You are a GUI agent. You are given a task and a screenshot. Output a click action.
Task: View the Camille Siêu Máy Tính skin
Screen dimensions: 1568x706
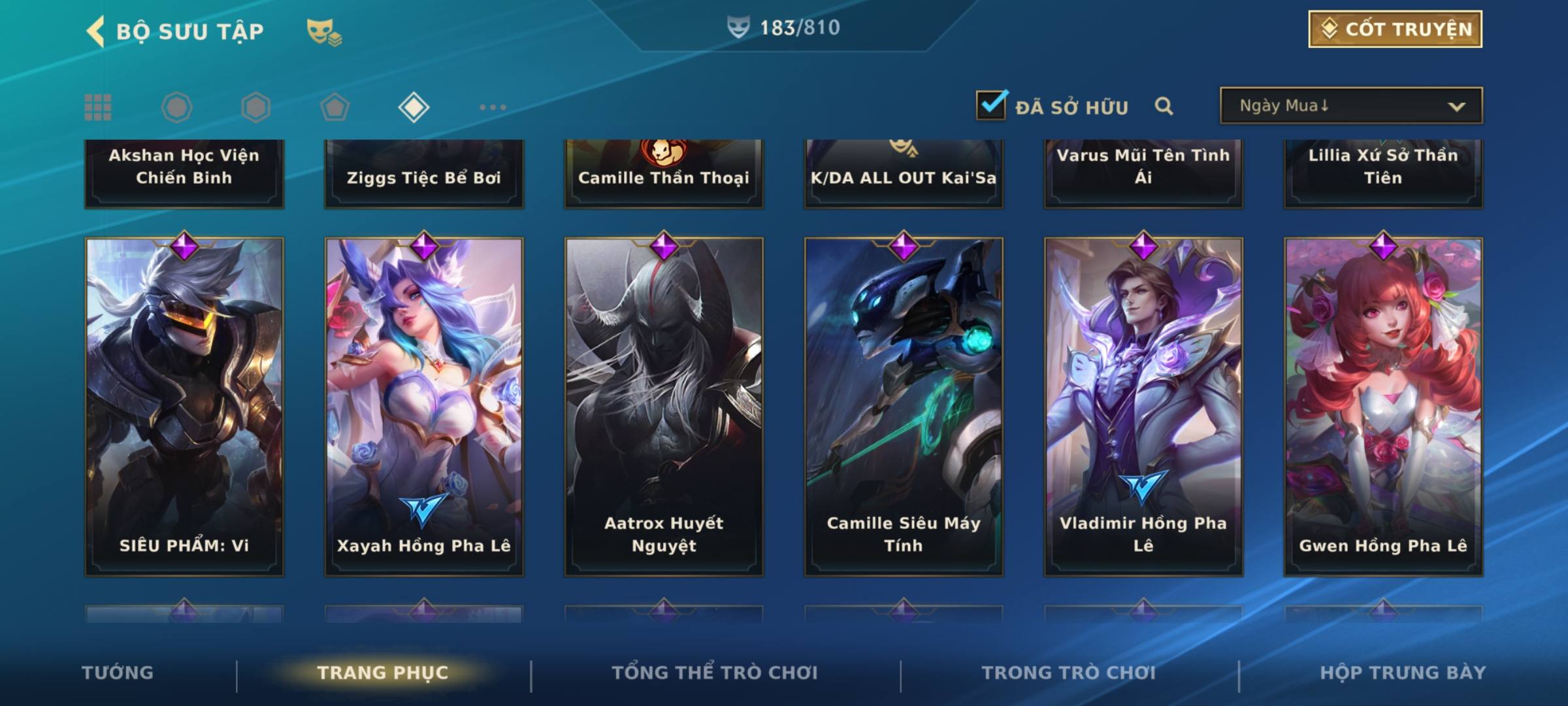pos(904,405)
